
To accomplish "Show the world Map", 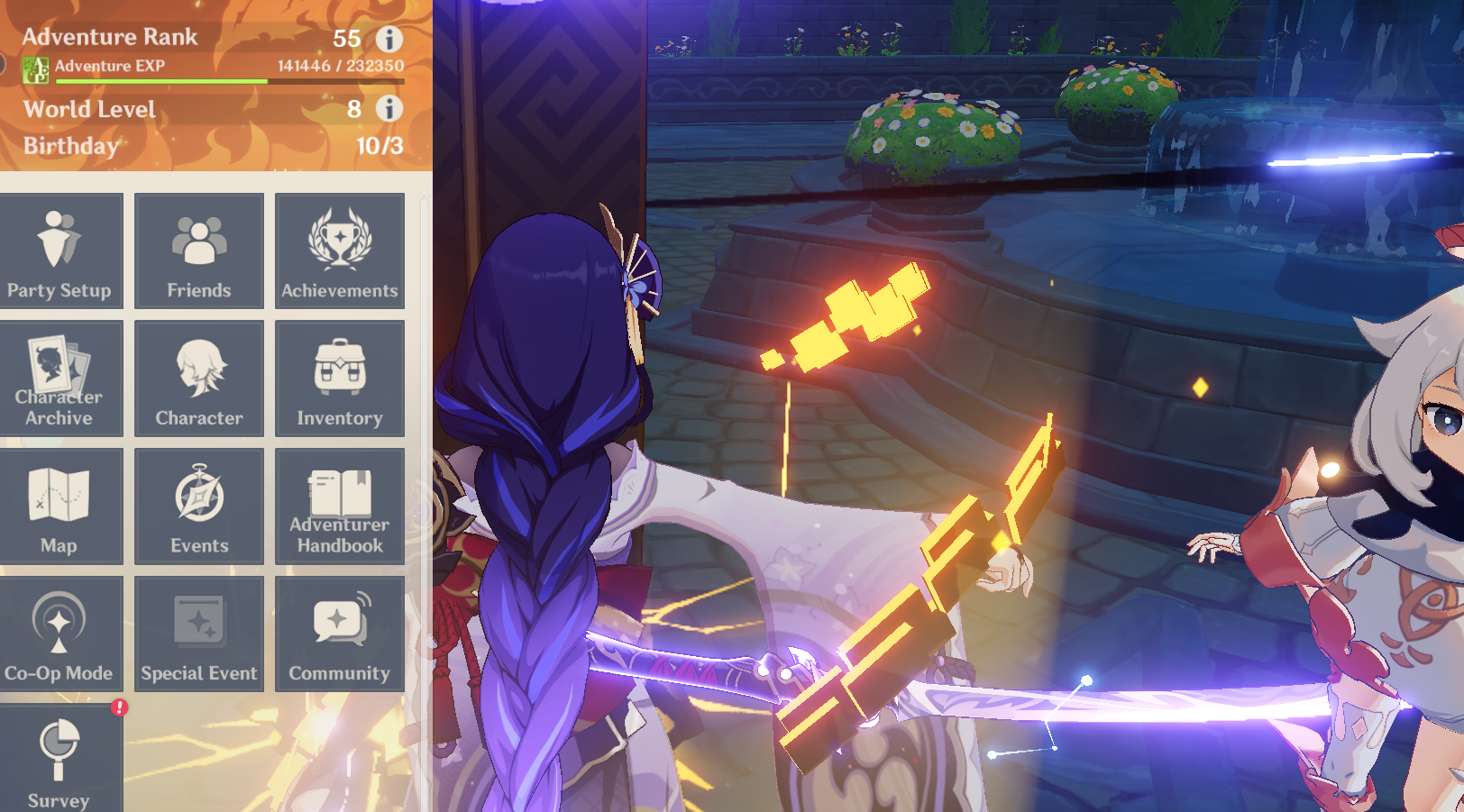I will click(x=59, y=507).
